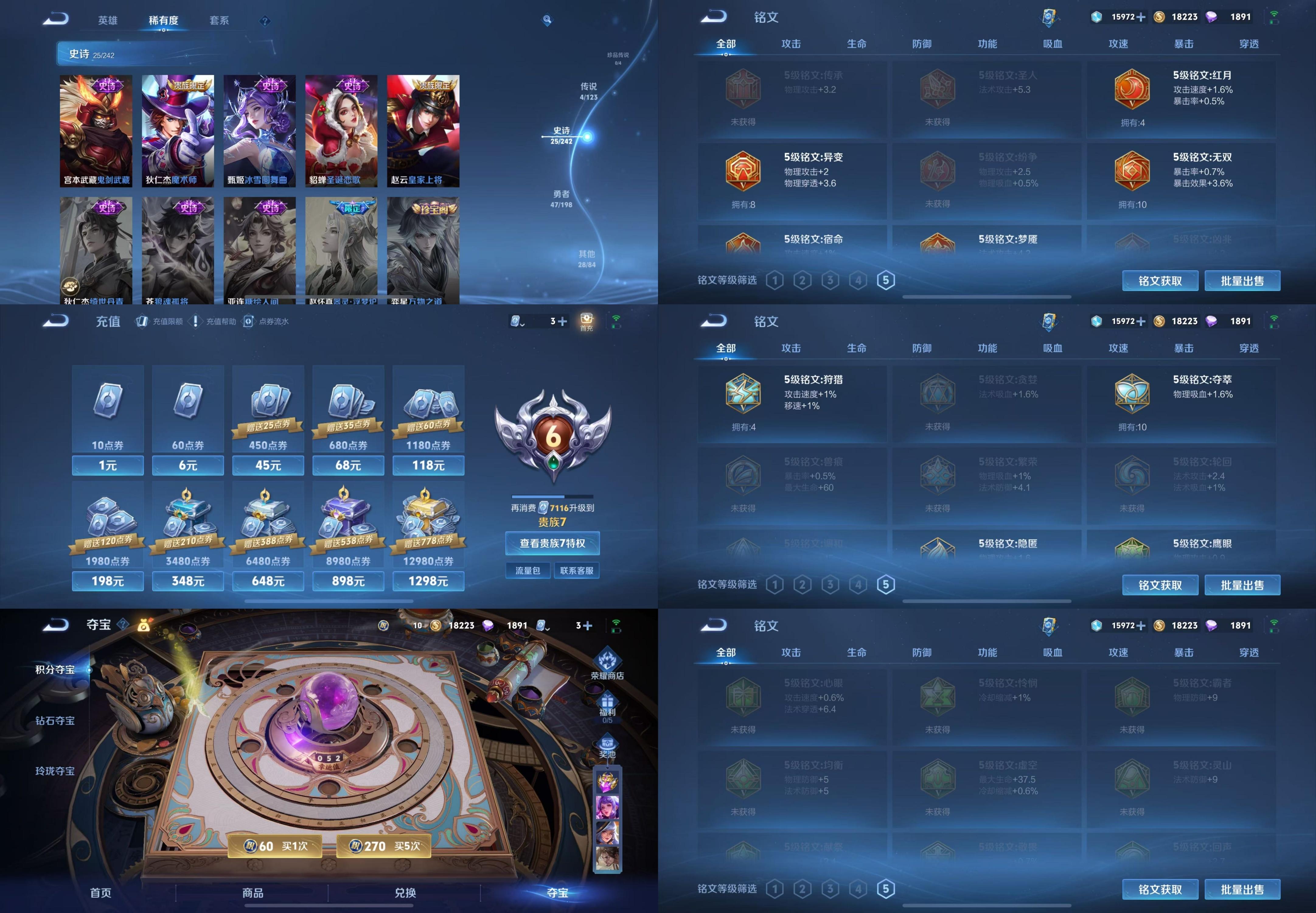Choose 玲珑夺宝 in the side menu

click(x=55, y=771)
